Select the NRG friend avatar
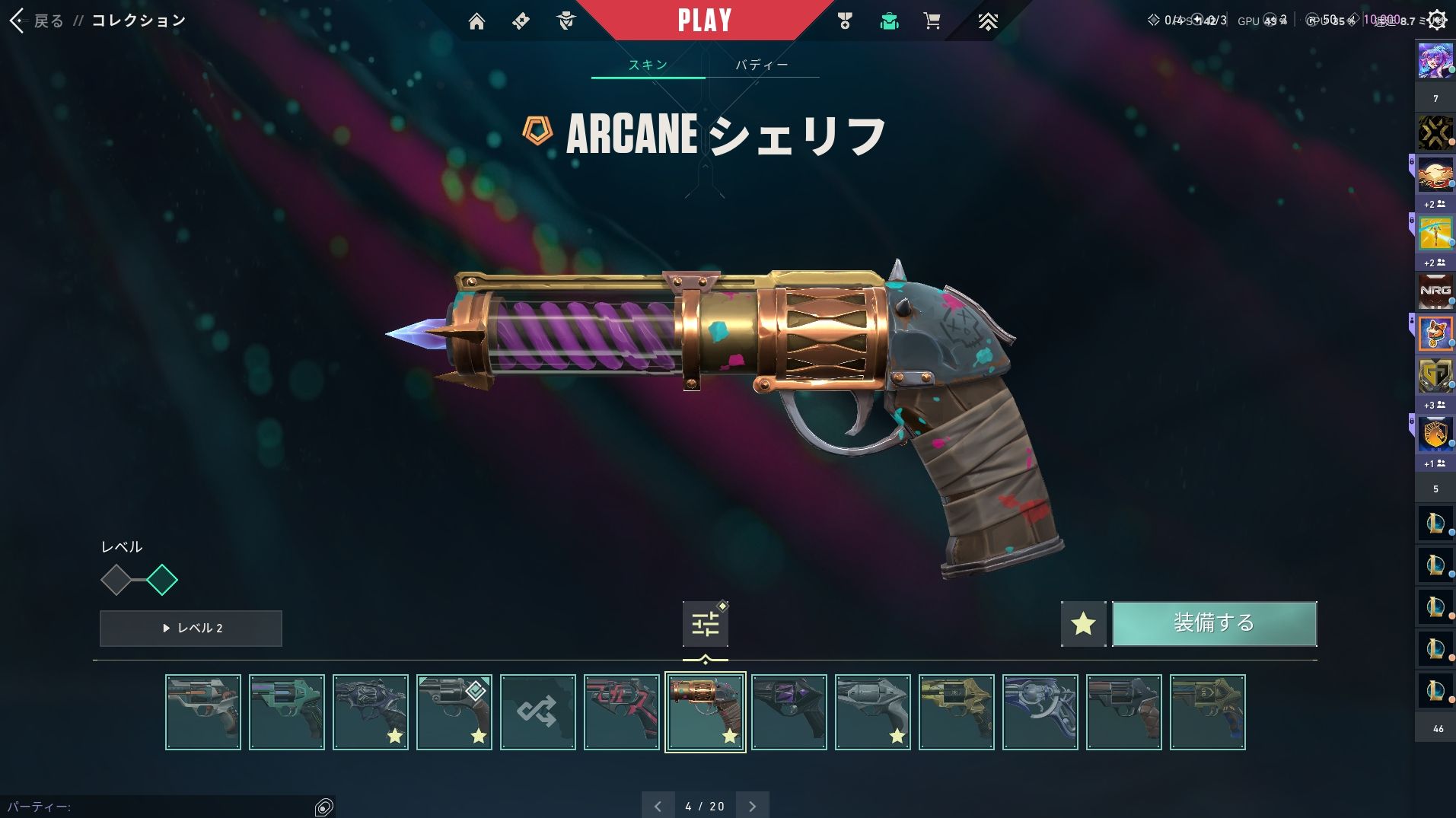This screenshot has width=1456, height=818. (1435, 291)
